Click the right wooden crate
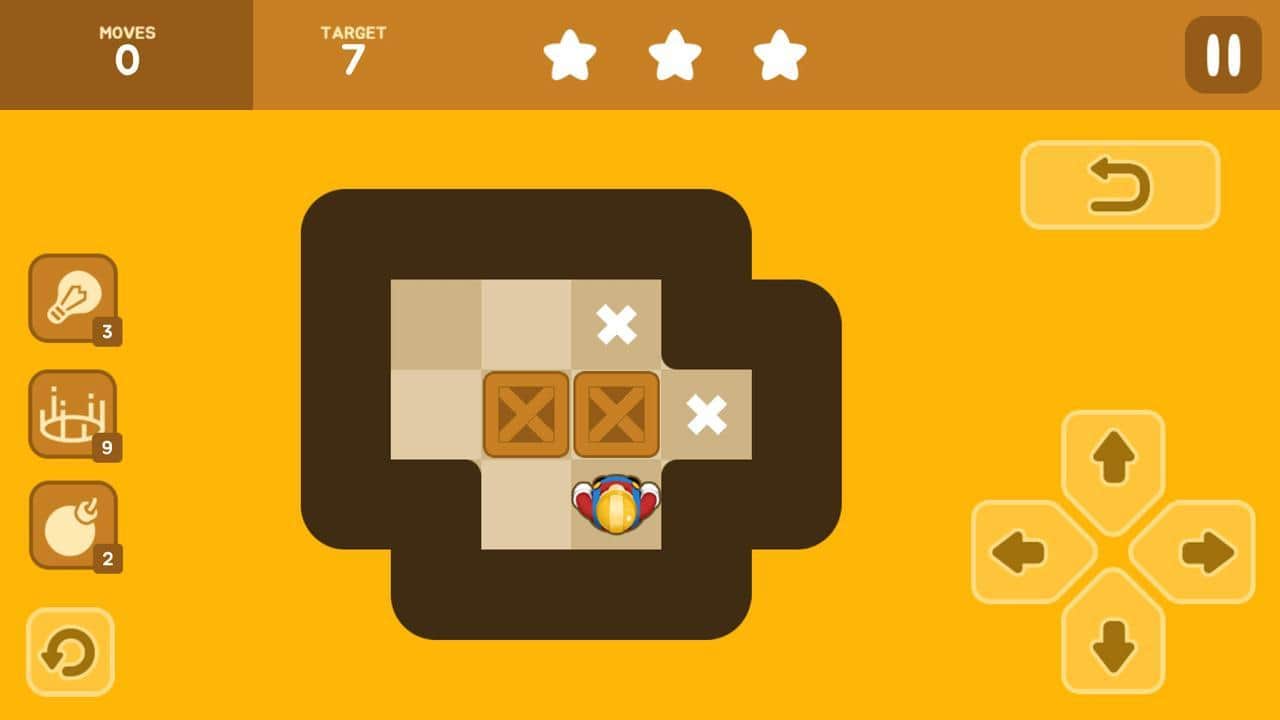The image size is (1280, 720). [616, 415]
